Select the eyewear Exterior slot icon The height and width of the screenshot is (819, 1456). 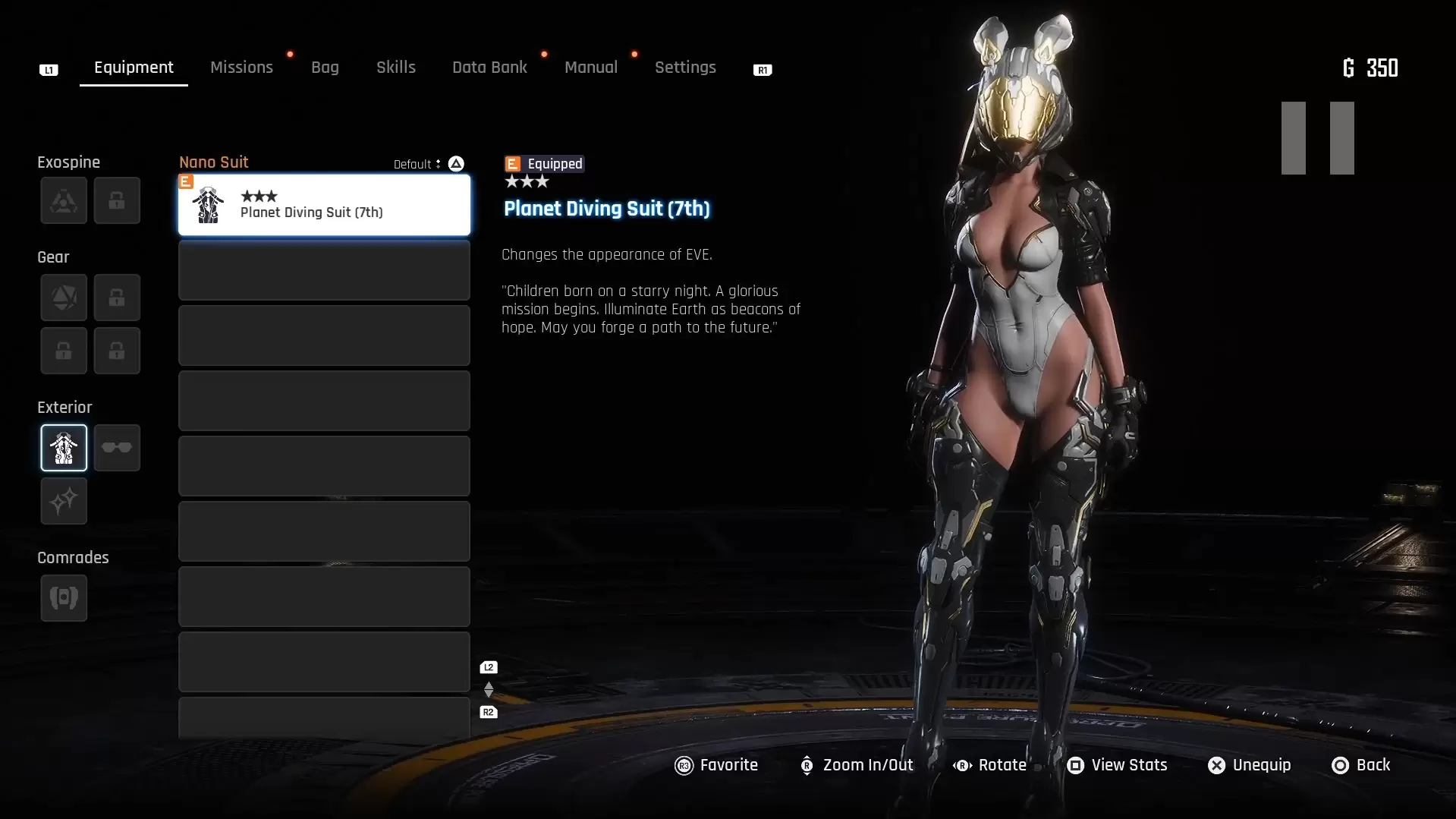point(117,448)
